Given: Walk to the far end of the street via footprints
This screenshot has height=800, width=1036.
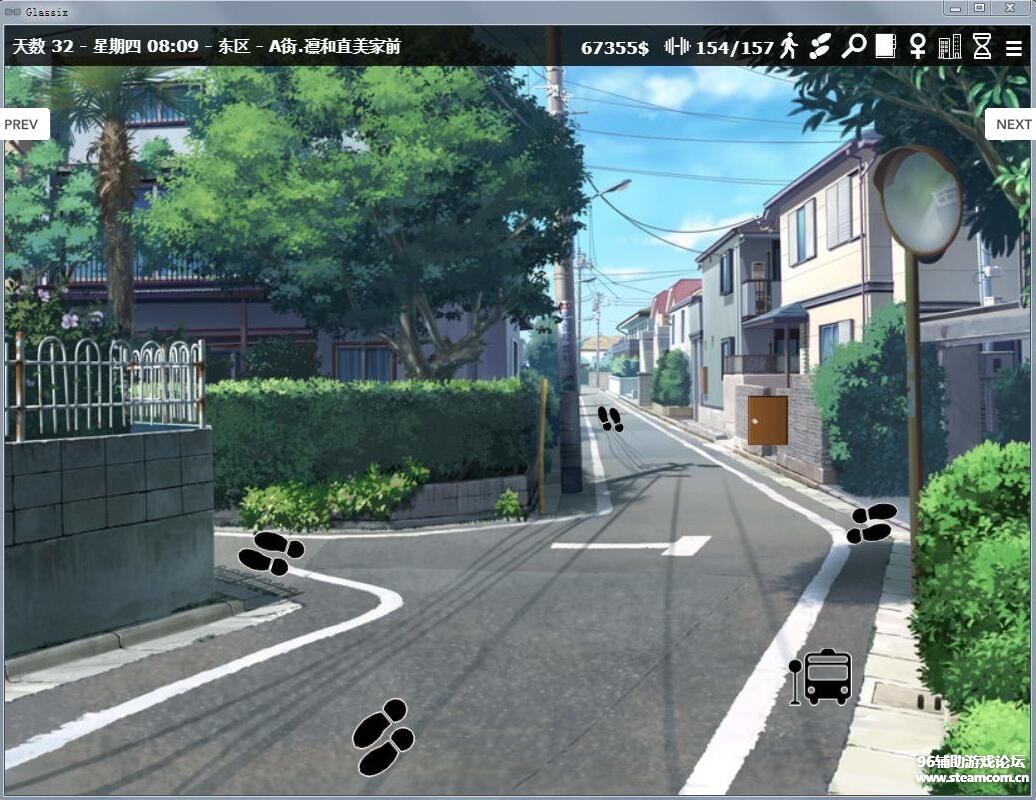Looking at the screenshot, I should [610, 419].
